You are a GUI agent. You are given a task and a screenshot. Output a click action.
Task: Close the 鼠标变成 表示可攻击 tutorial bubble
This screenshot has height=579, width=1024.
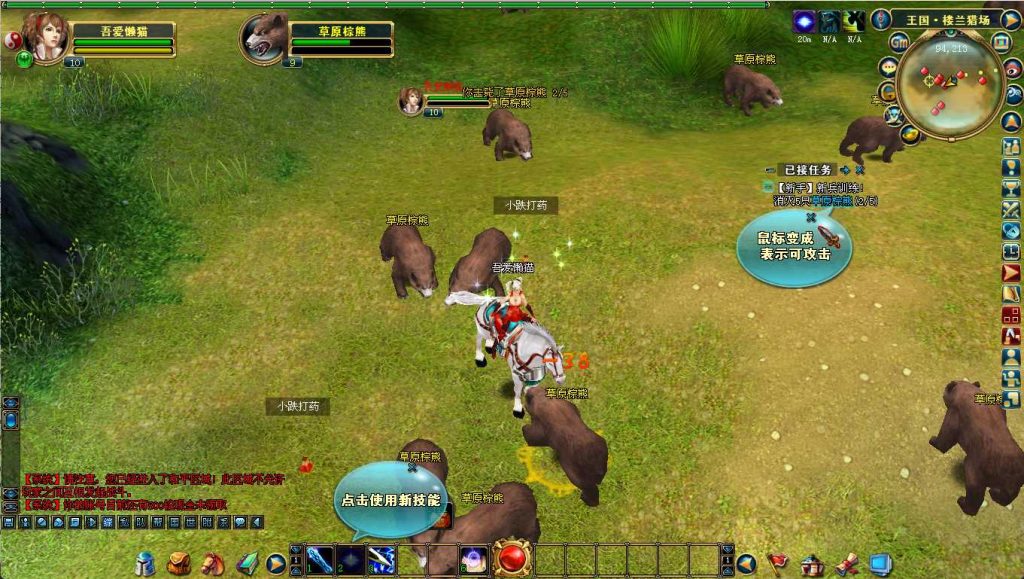pyautogui.click(x=811, y=217)
